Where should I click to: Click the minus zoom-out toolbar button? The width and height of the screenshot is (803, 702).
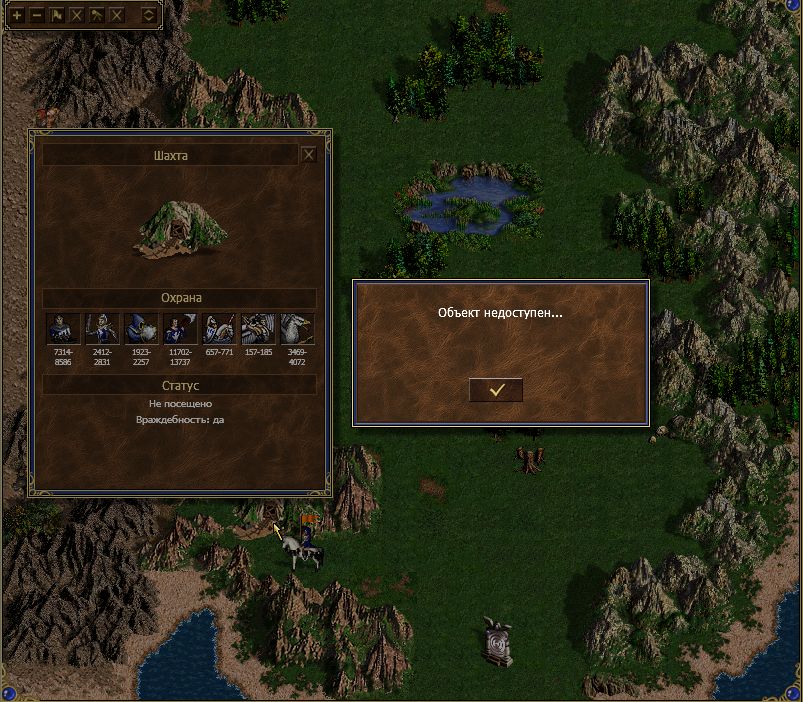coord(37,15)
